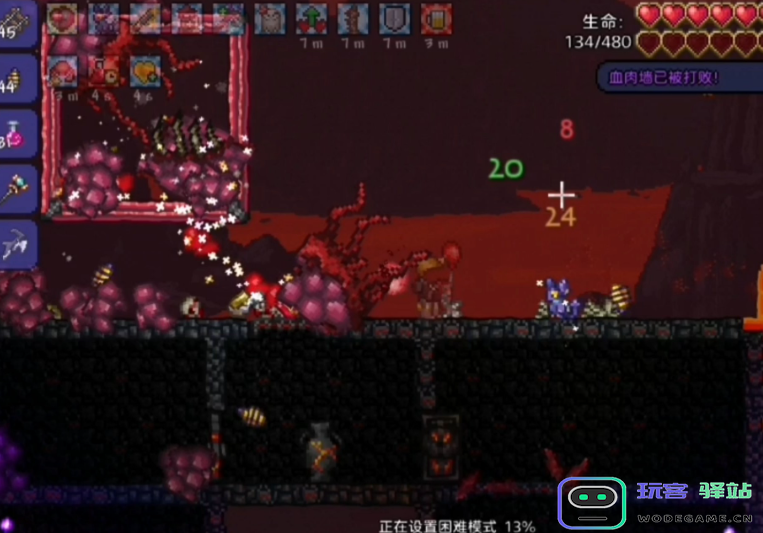
Task: Tap the tombstone buff icon
Action: 269,18
